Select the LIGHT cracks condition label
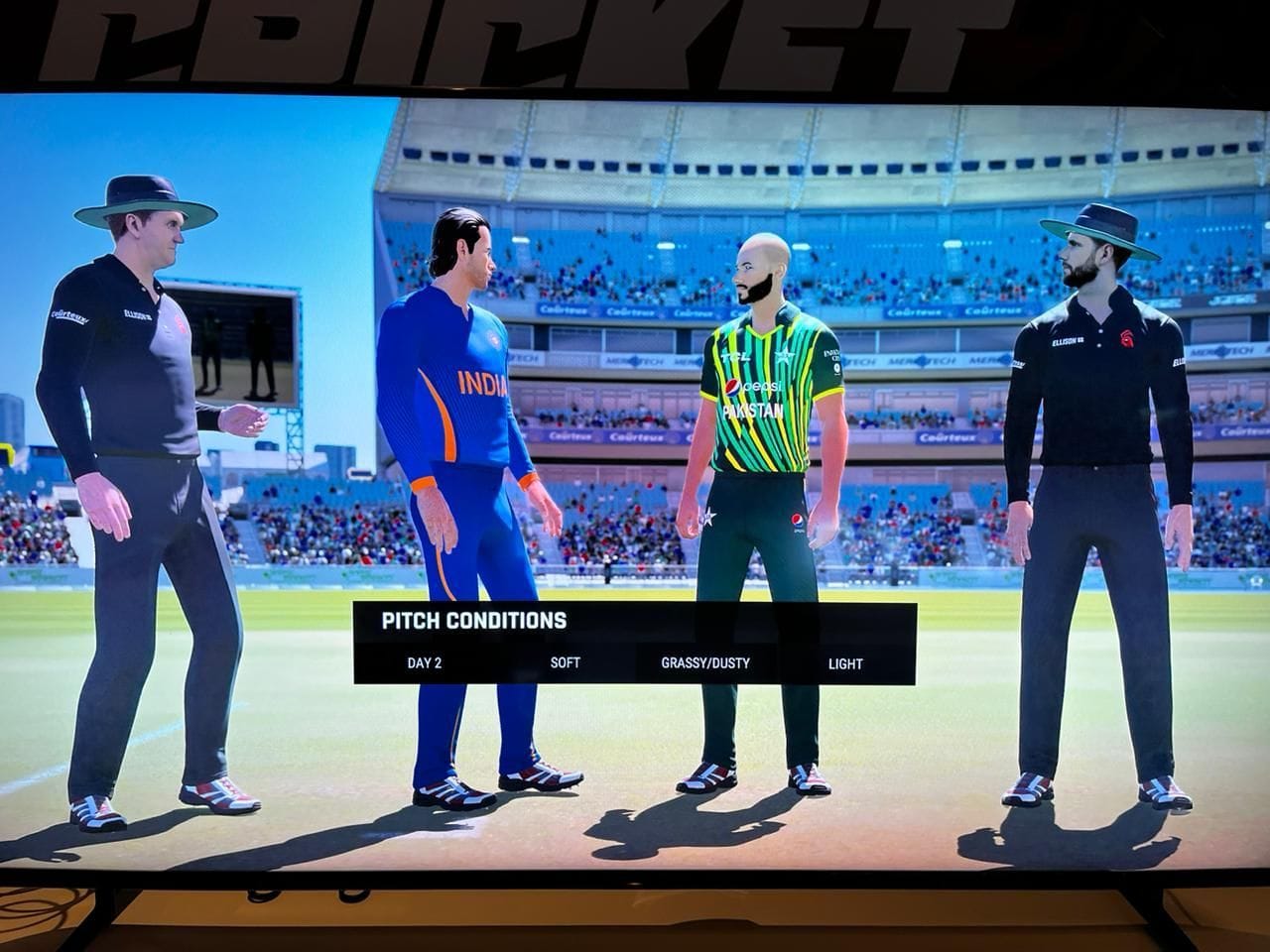 846,664
